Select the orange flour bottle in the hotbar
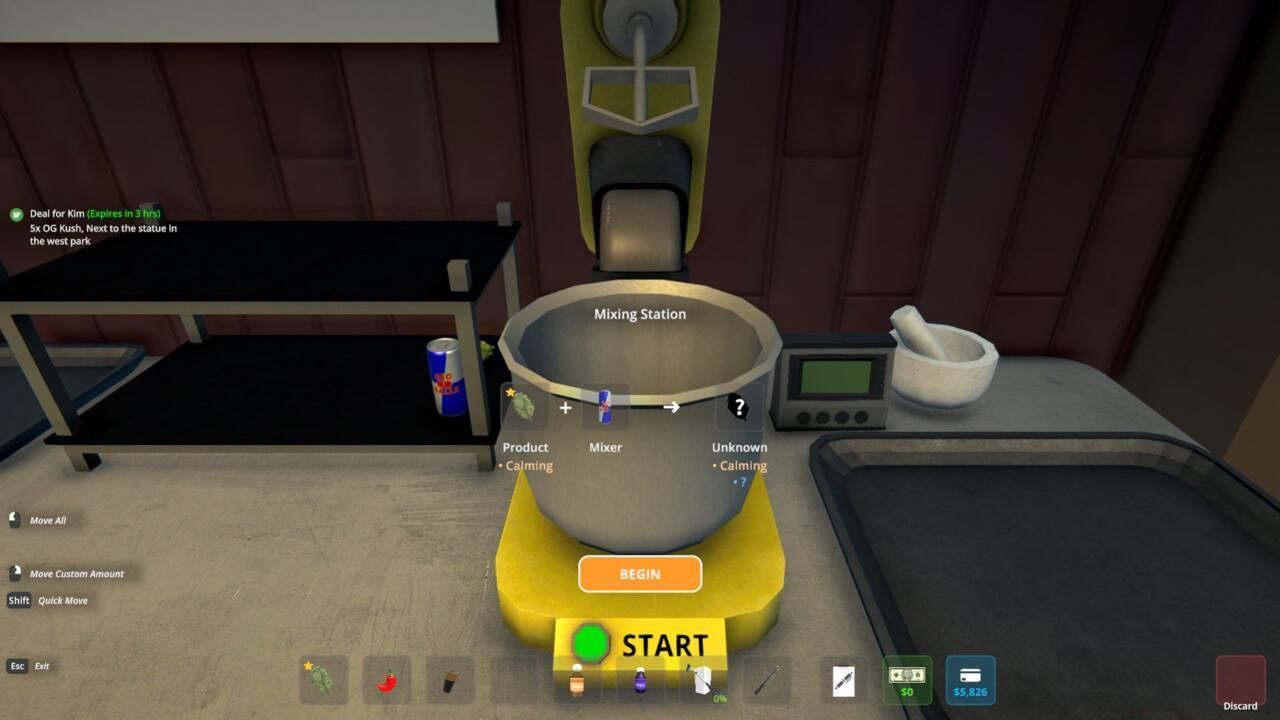 point(576,680)
